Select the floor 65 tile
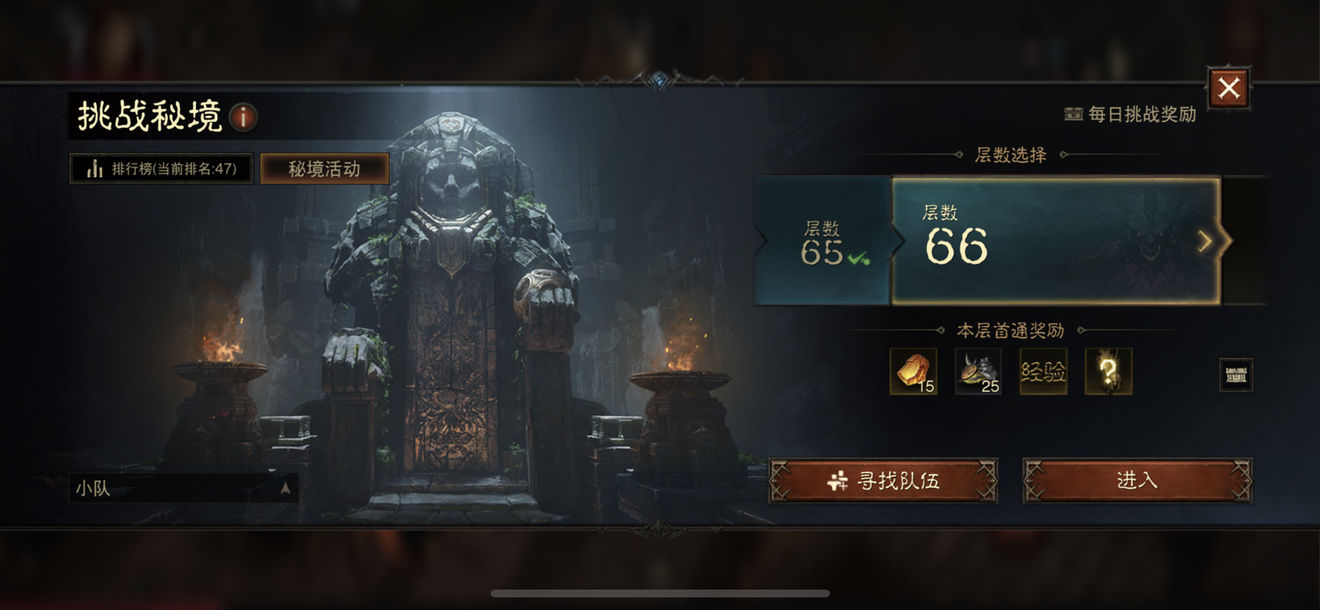This screenshot has width=1320, height=610. click(823, 241)
